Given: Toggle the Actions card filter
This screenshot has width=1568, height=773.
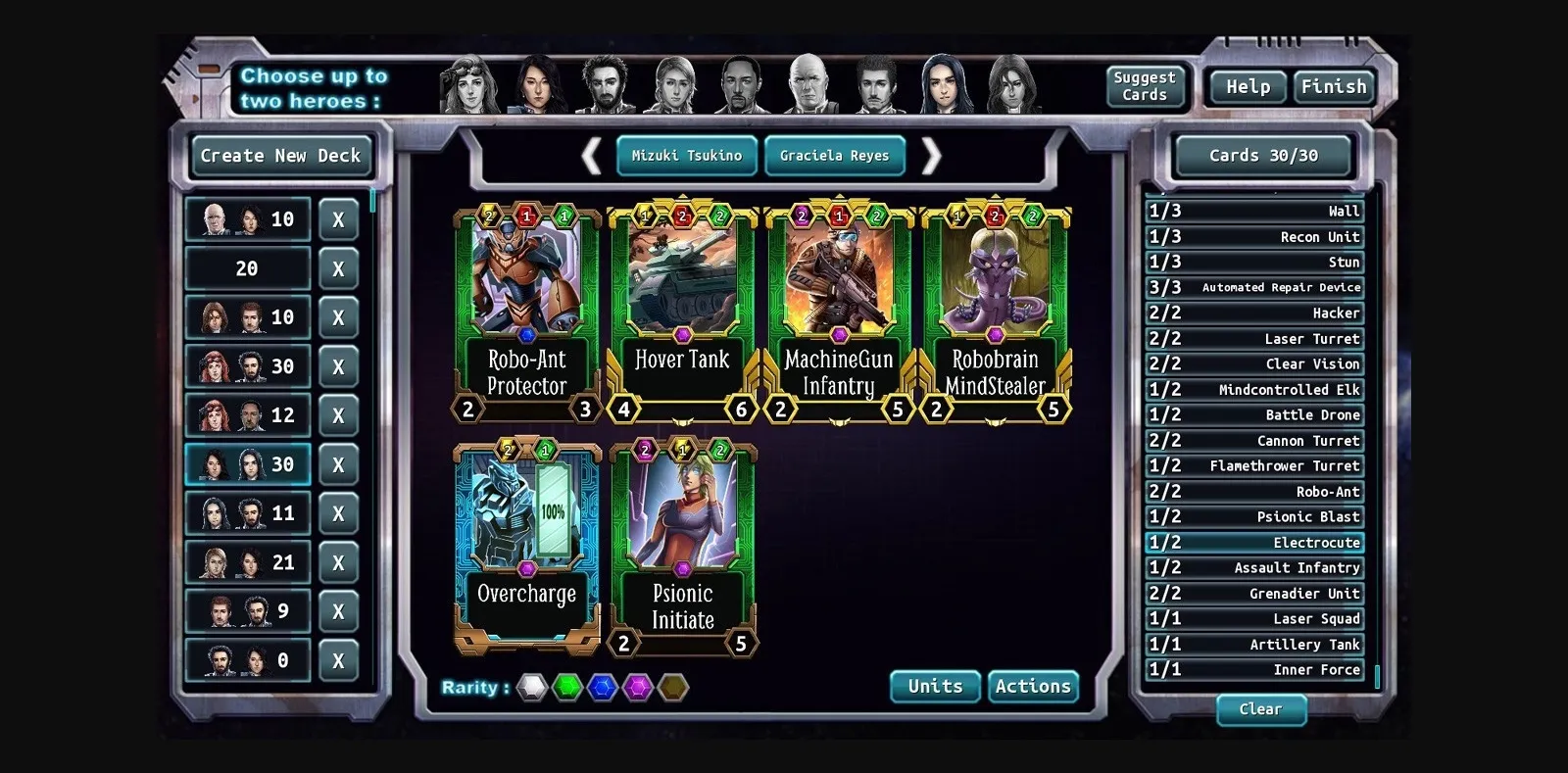Looking at the screenshot, I should pos(1033,686).
